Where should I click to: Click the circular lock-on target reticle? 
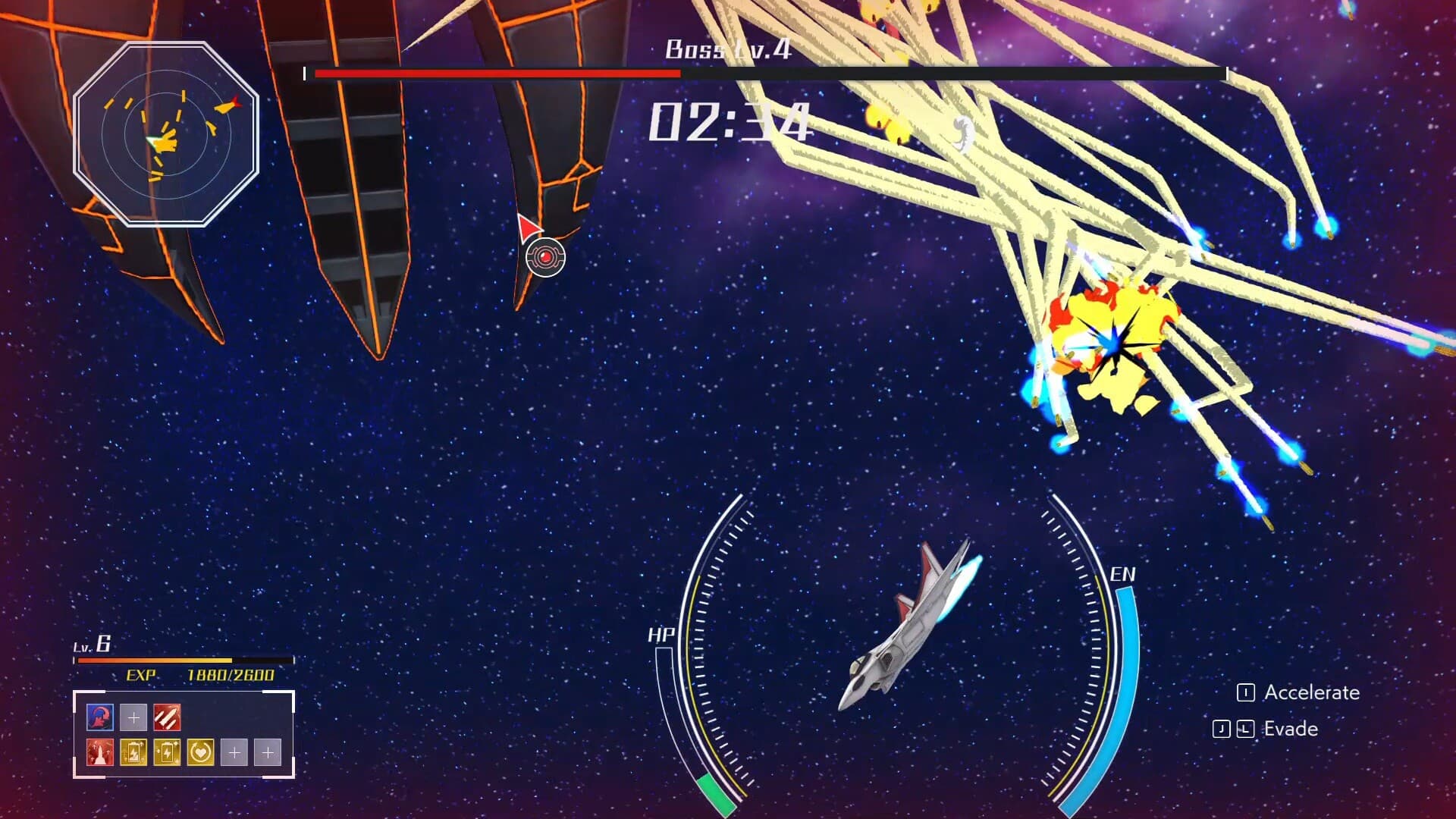click(544, 258)
